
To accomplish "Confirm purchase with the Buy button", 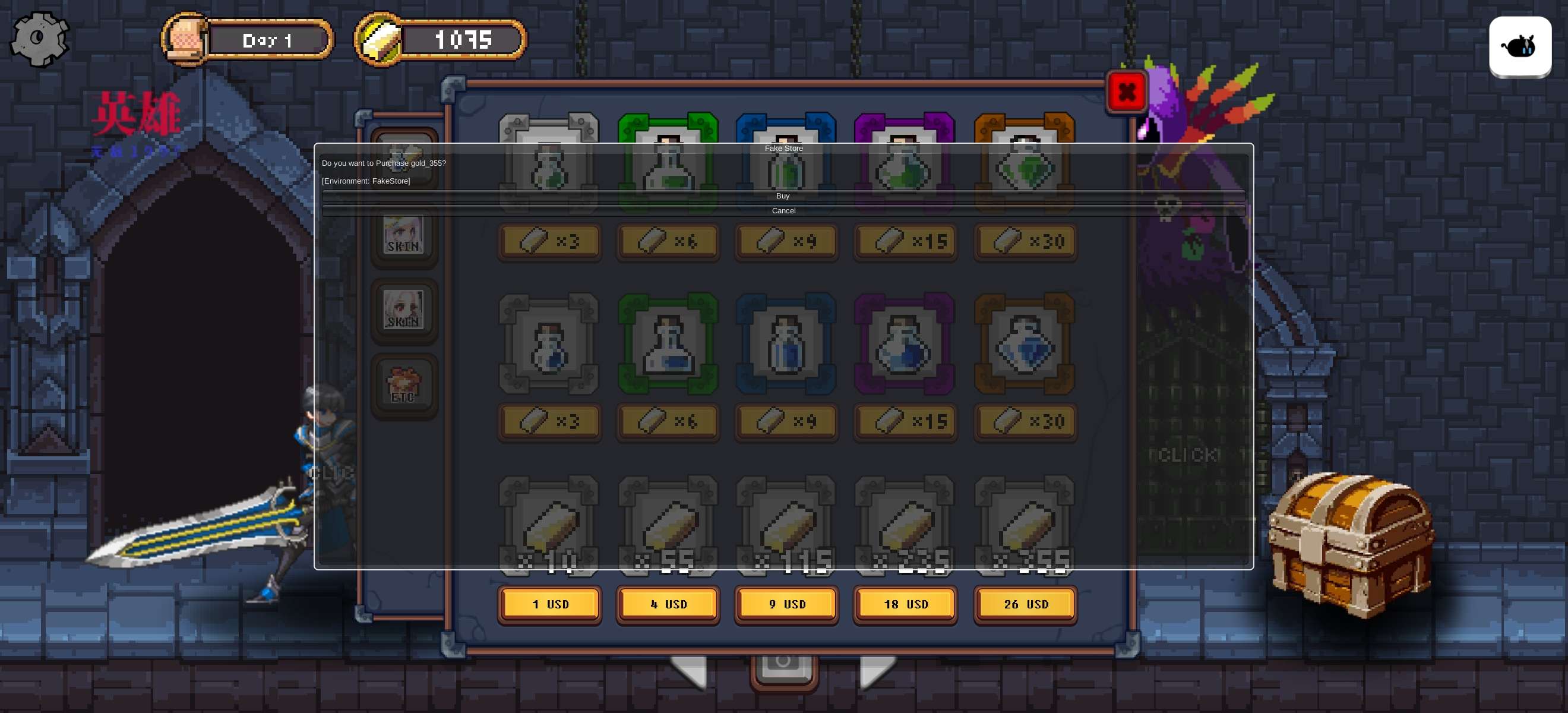I will pyautogui.click(x=783, y=196).
